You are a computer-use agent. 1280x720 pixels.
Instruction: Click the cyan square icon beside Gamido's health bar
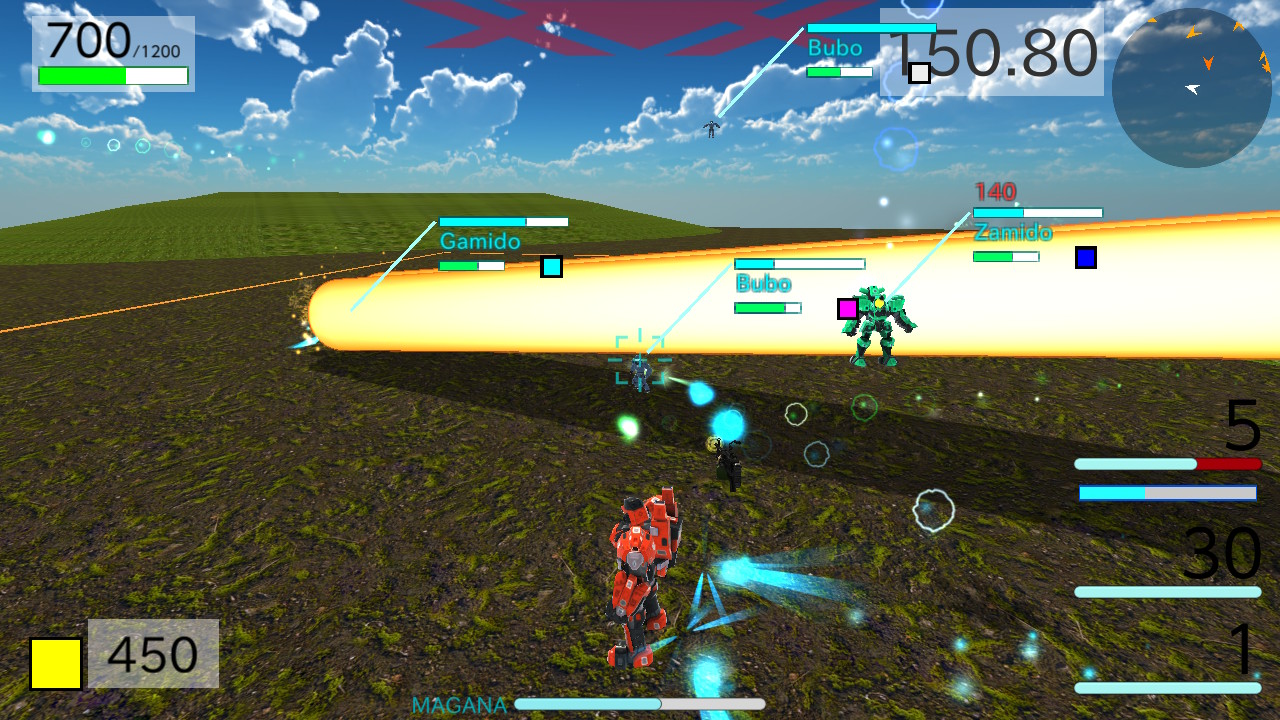[x=552, y=267]
